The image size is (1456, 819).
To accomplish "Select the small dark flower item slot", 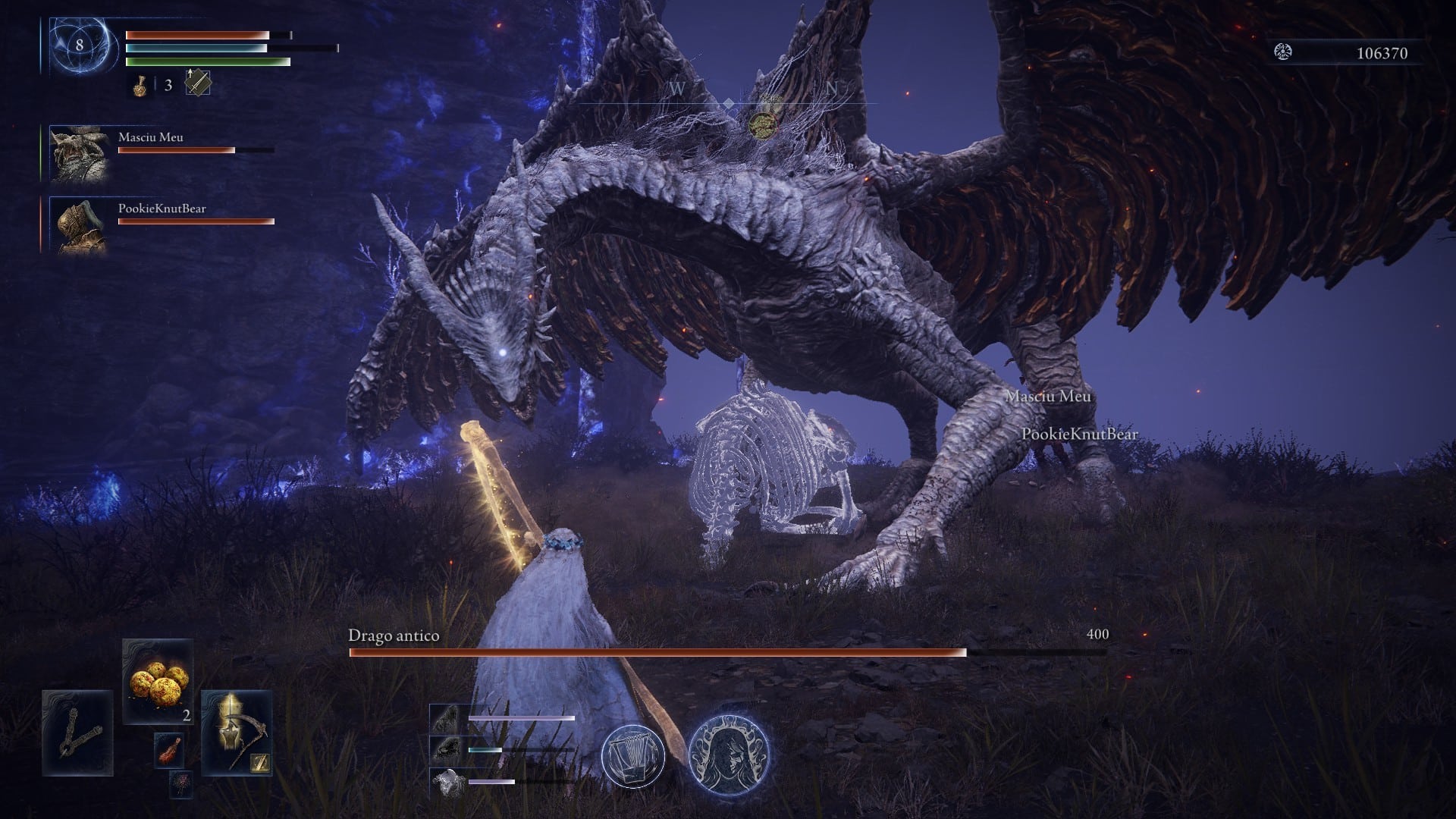I will 180,783.
